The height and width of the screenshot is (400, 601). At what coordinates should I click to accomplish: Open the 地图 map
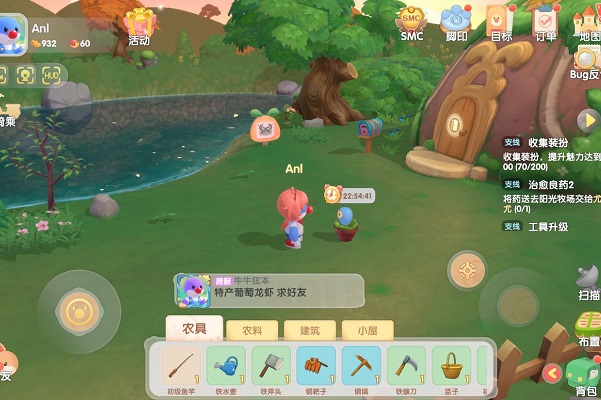click(590, 22)
